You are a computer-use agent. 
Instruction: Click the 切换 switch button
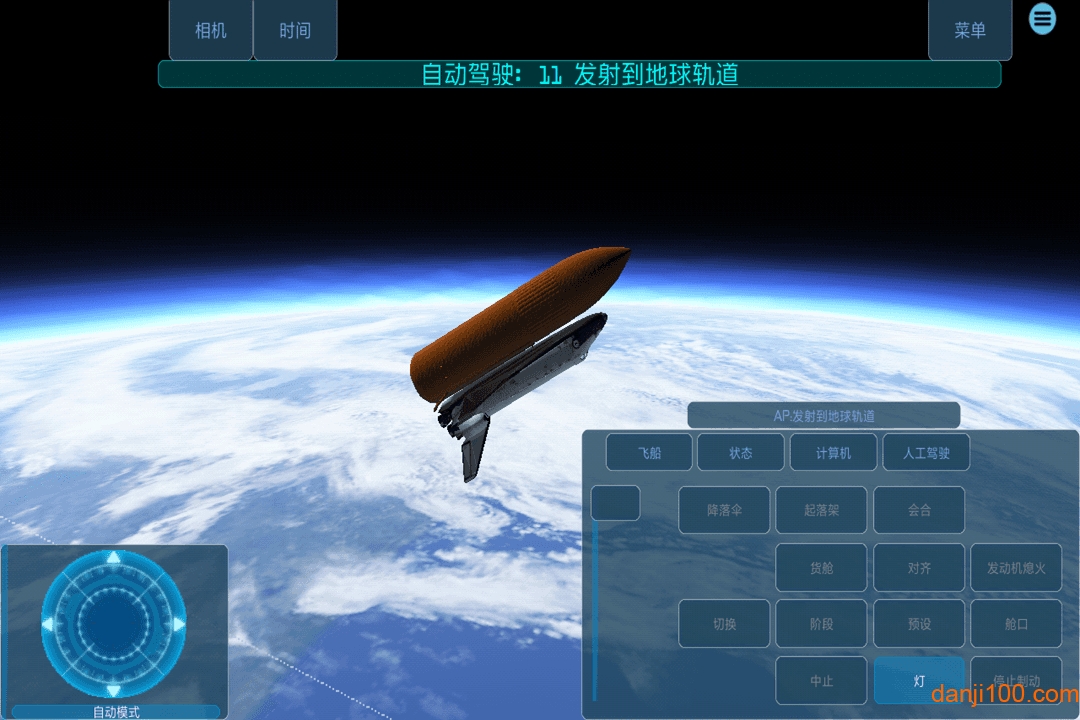pyautogui.click(x=724, y=624)
